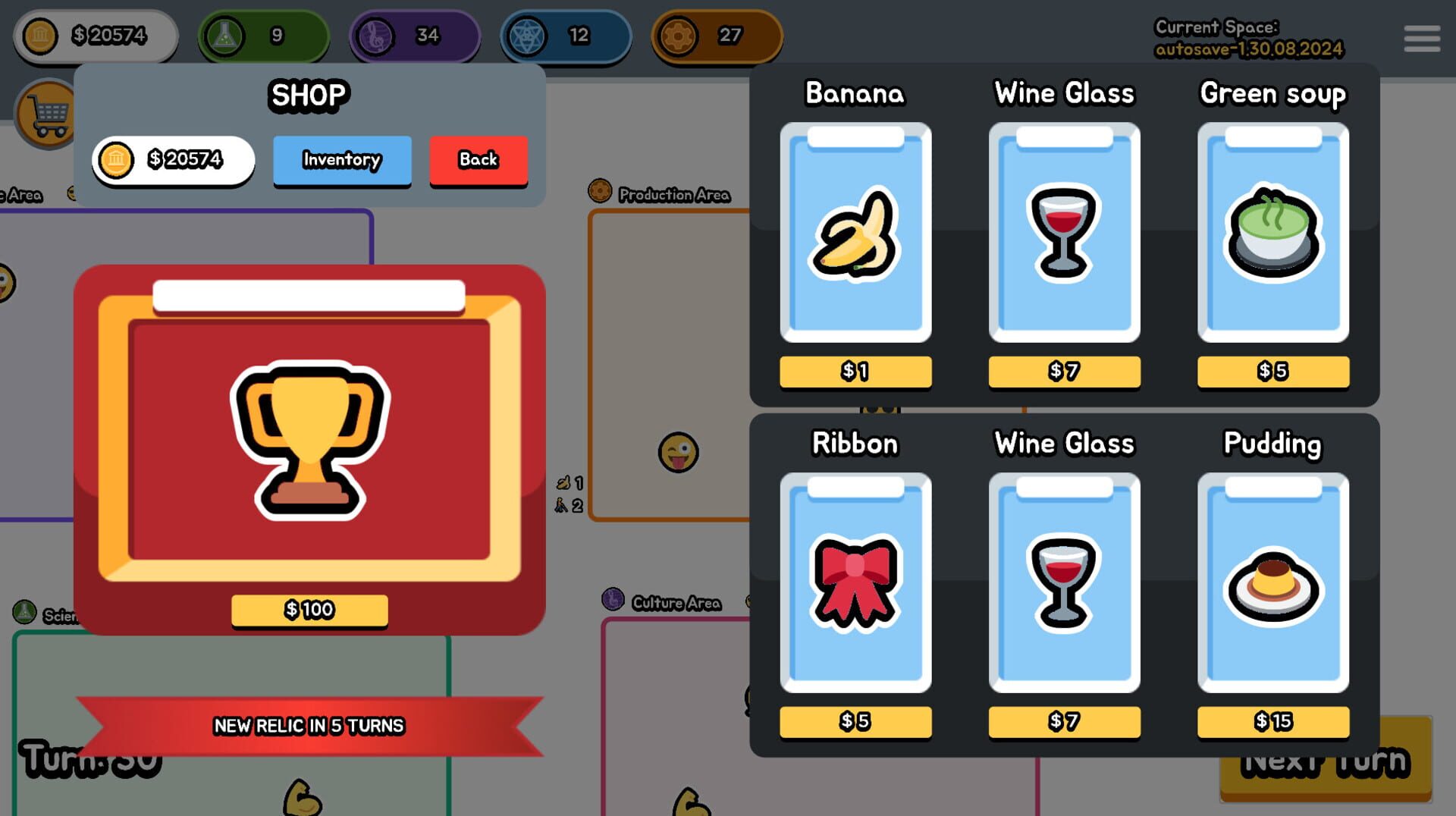
Task: Click the $100 relic price tag
Action: pyautogui.click(x=307, y=608)
